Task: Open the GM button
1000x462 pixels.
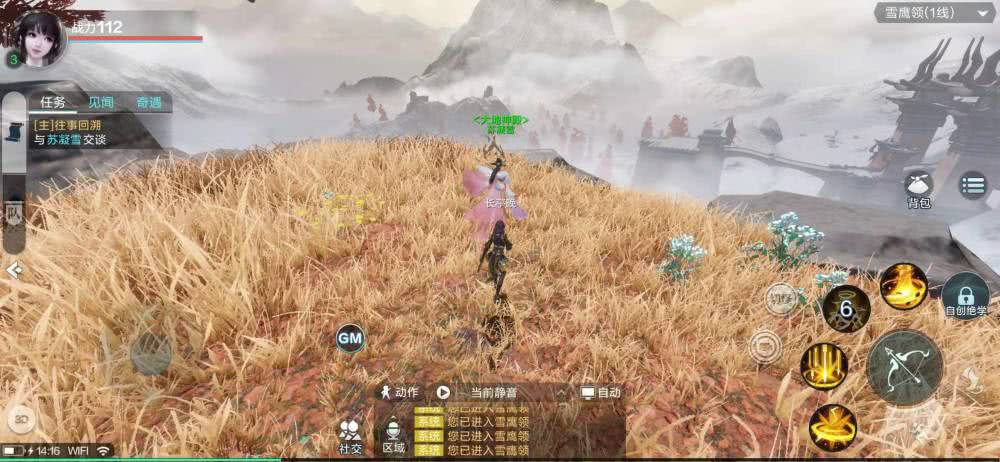Action: tap(350, 338)
